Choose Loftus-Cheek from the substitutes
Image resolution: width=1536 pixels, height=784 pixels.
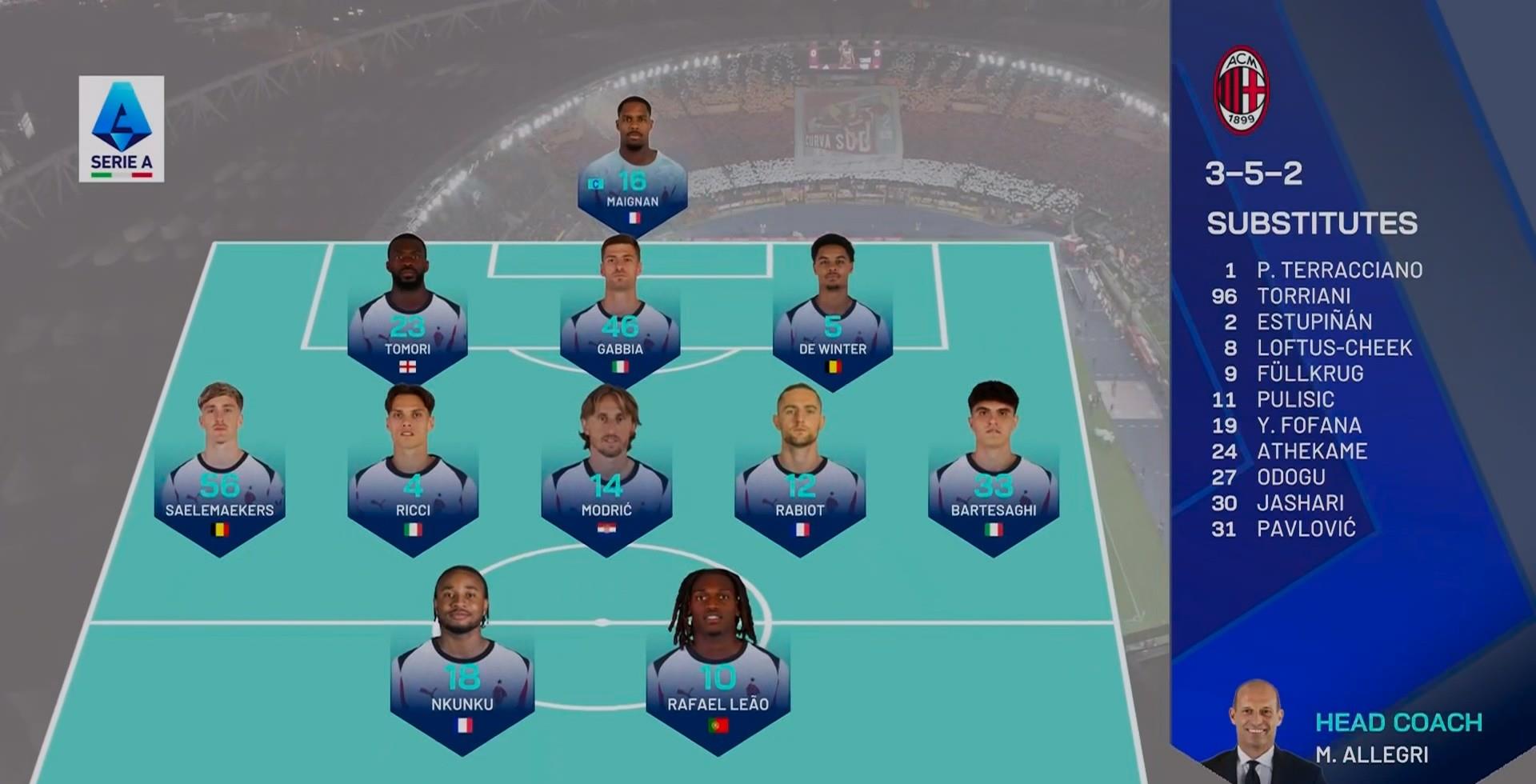[1334, 348]
